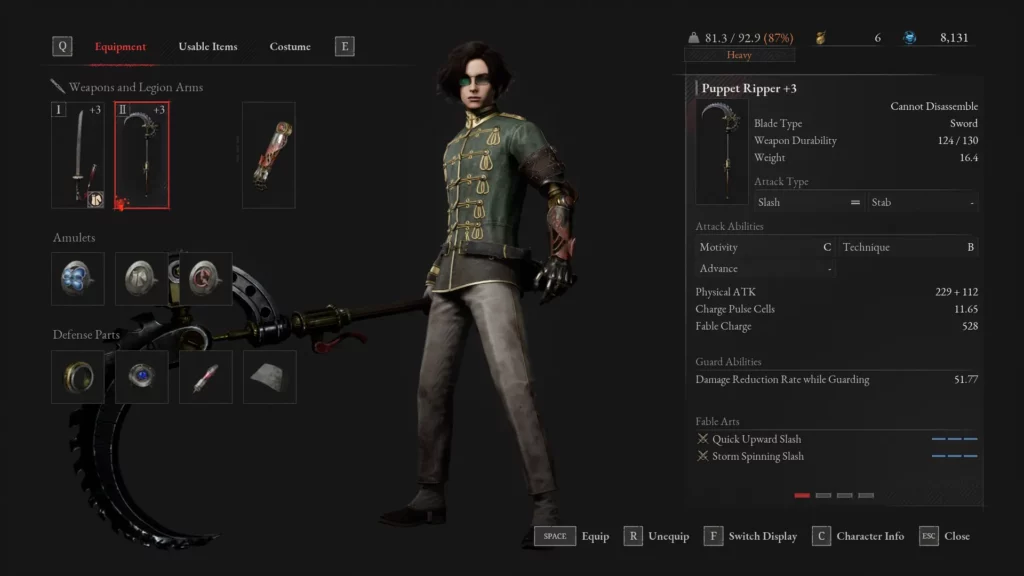Screen dimensions: 1024x576
Task: Select the katana in weapon slot I
Action: 78,155
